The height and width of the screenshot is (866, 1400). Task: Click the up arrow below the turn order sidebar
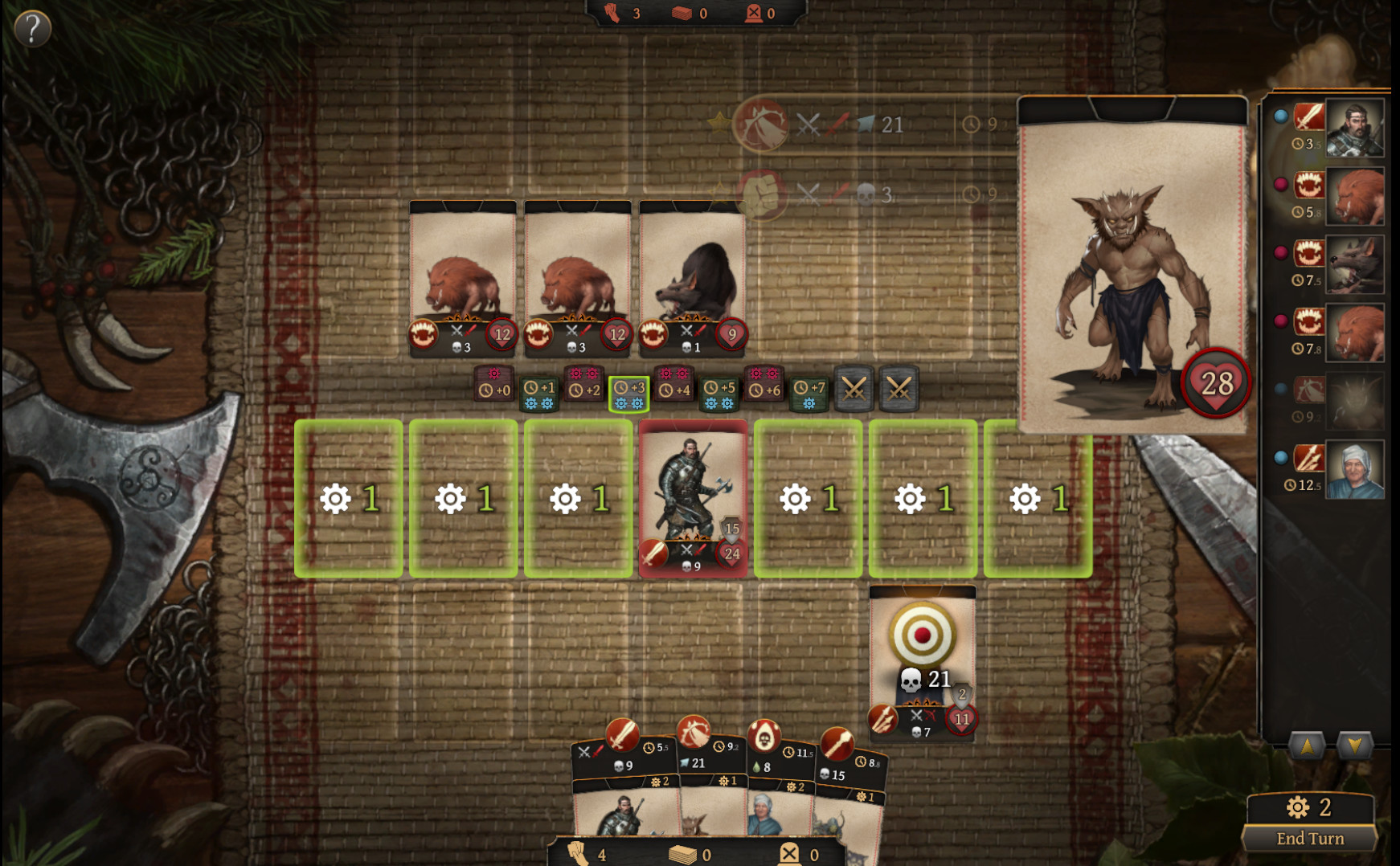[1307, 745]
